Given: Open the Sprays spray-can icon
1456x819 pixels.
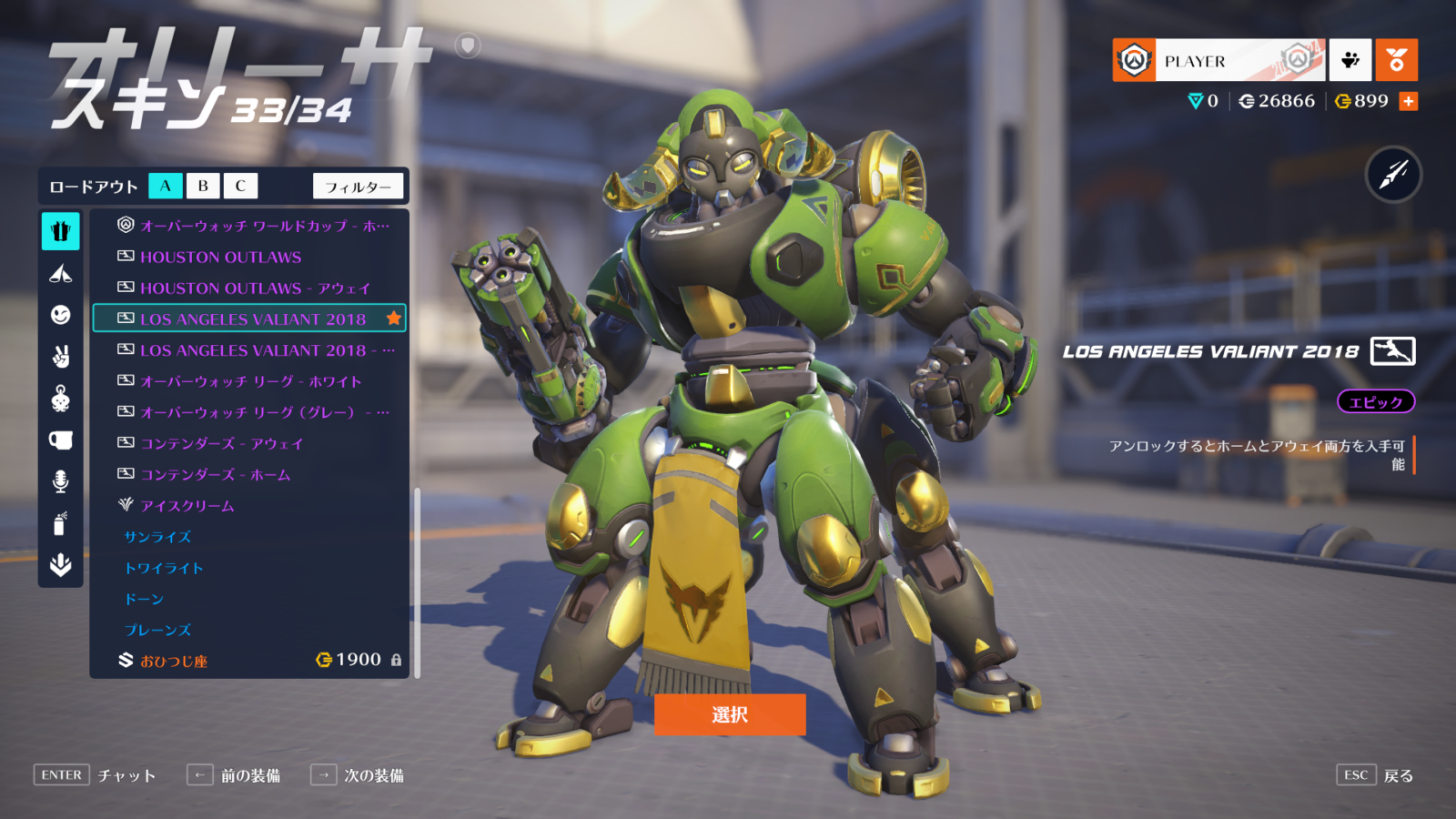Looking at the screenshot, I should pos(60,523).
